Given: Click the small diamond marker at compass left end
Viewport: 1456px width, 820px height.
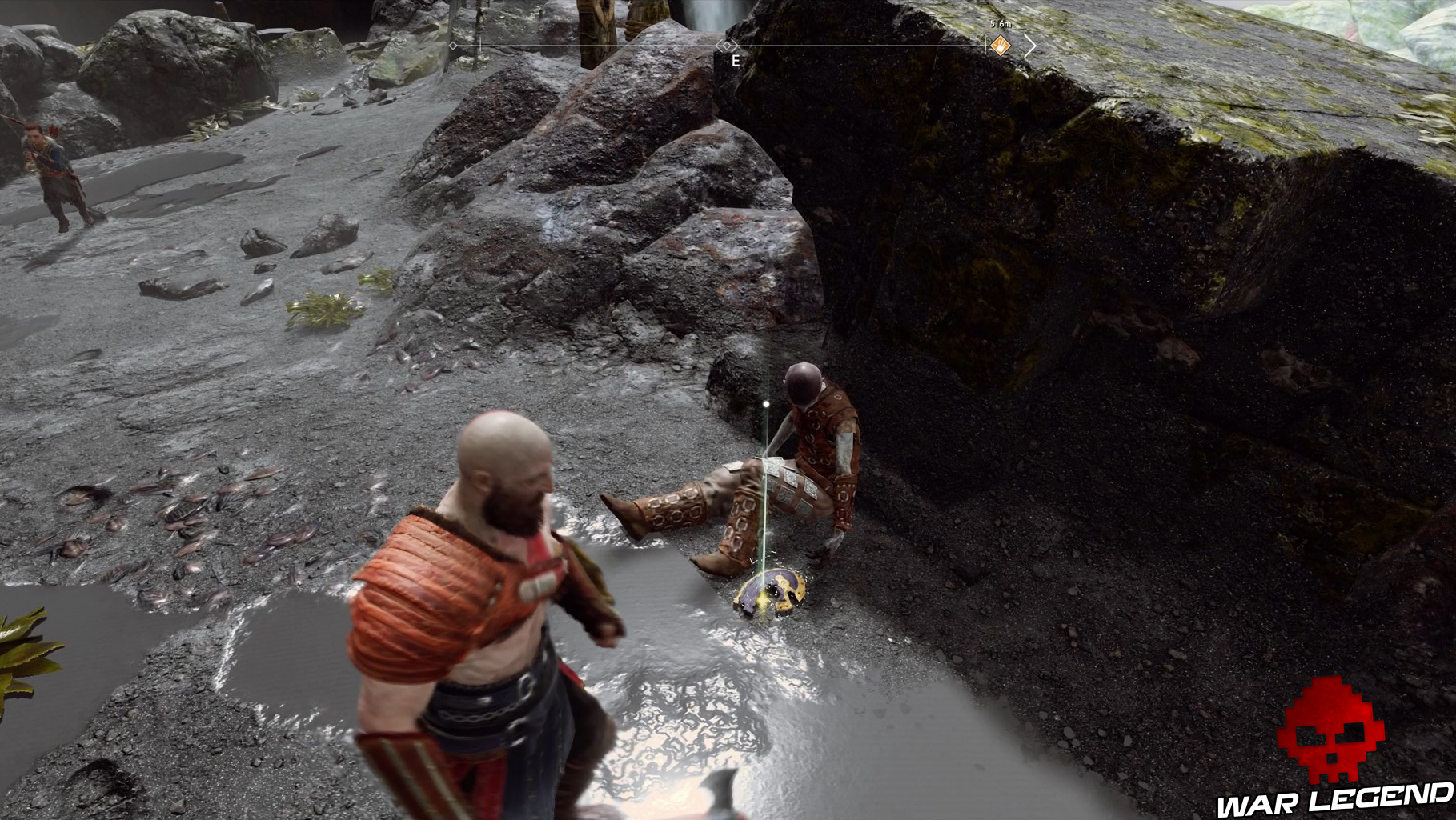Looking at the screenshot, I should tap(453, 45).
